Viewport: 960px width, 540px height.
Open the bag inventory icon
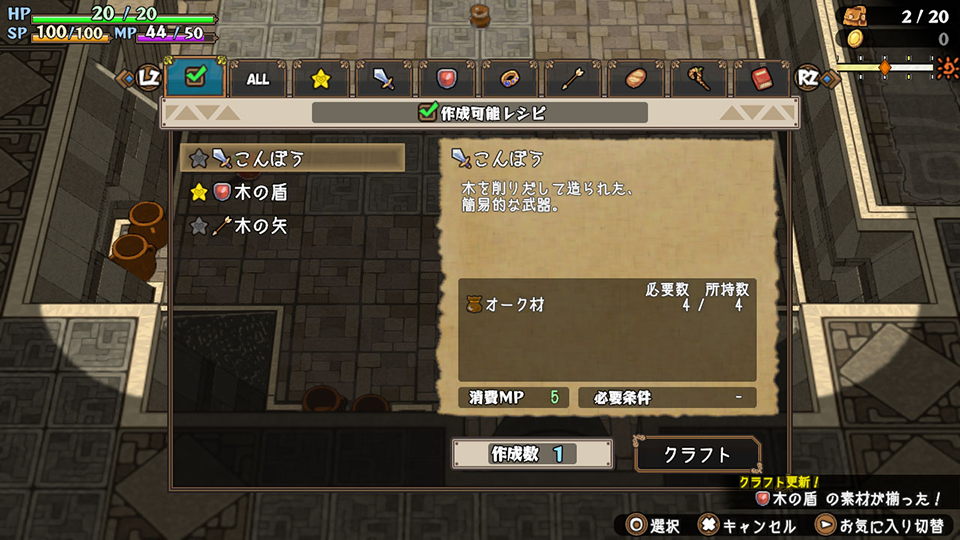tap(853, 15)
